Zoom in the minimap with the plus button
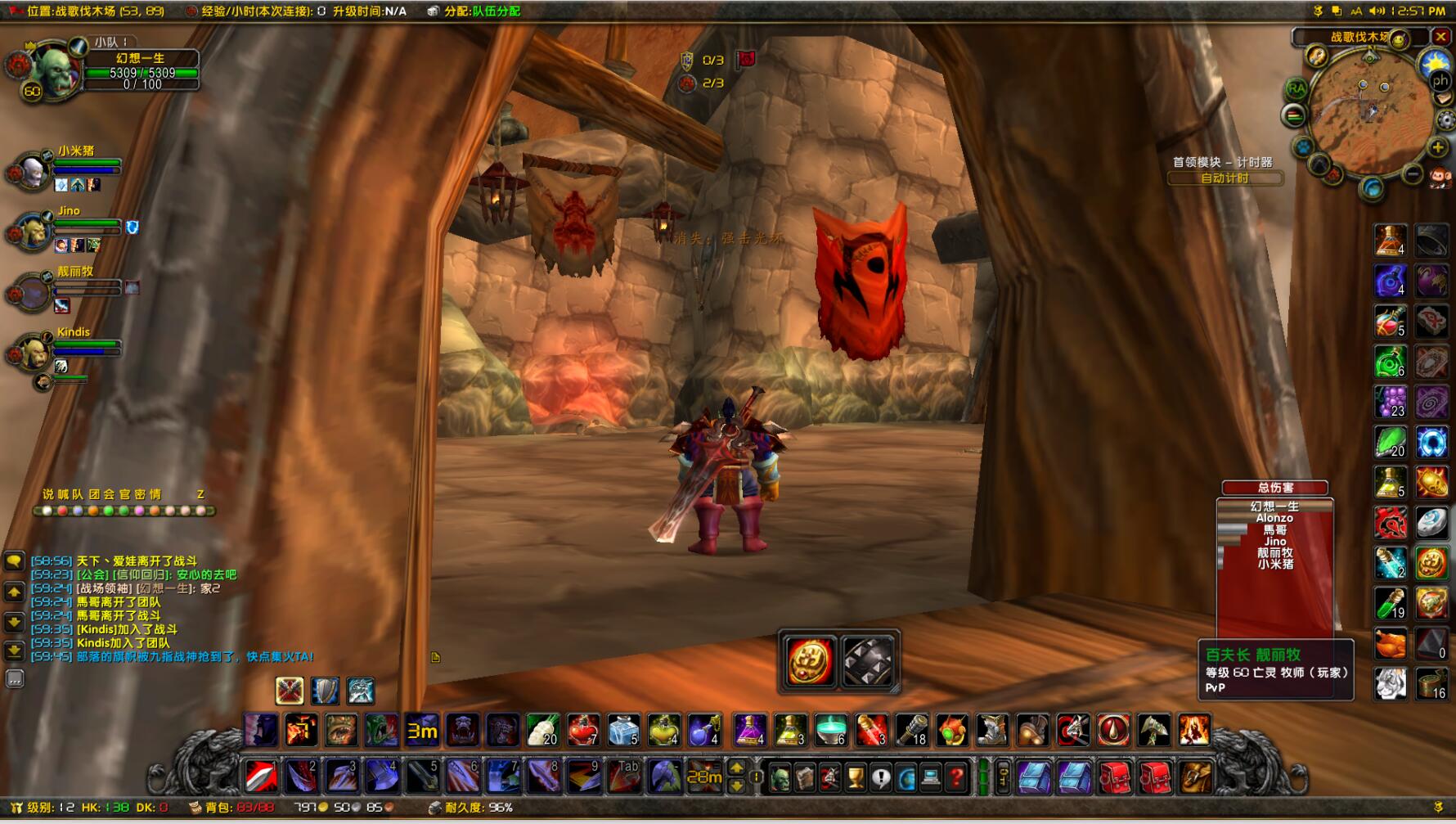Image resolution: width=1456 pixels, height=824 pixels. point(1437,147)
